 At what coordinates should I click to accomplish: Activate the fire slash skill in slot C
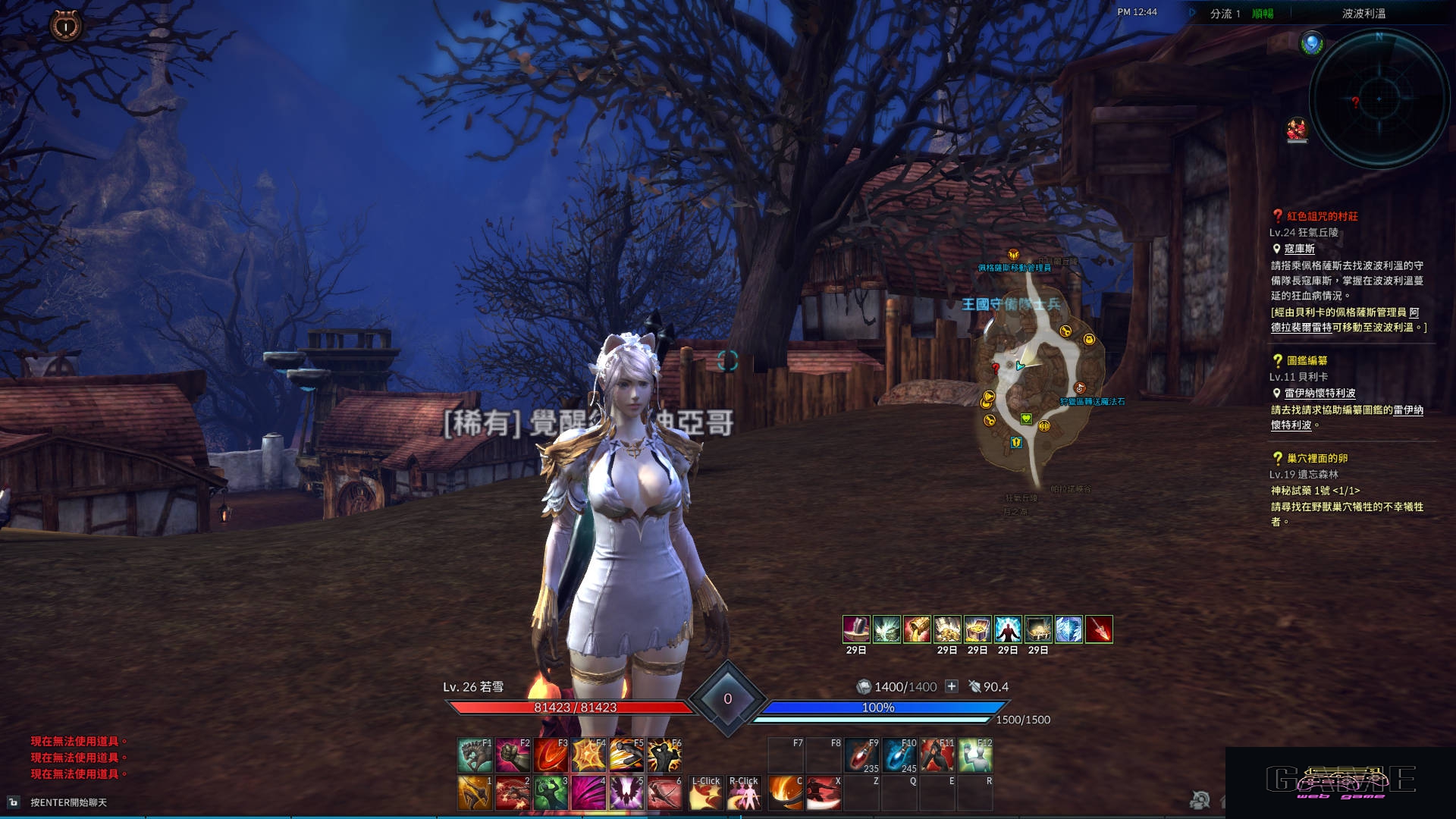[x=786, y=793]
